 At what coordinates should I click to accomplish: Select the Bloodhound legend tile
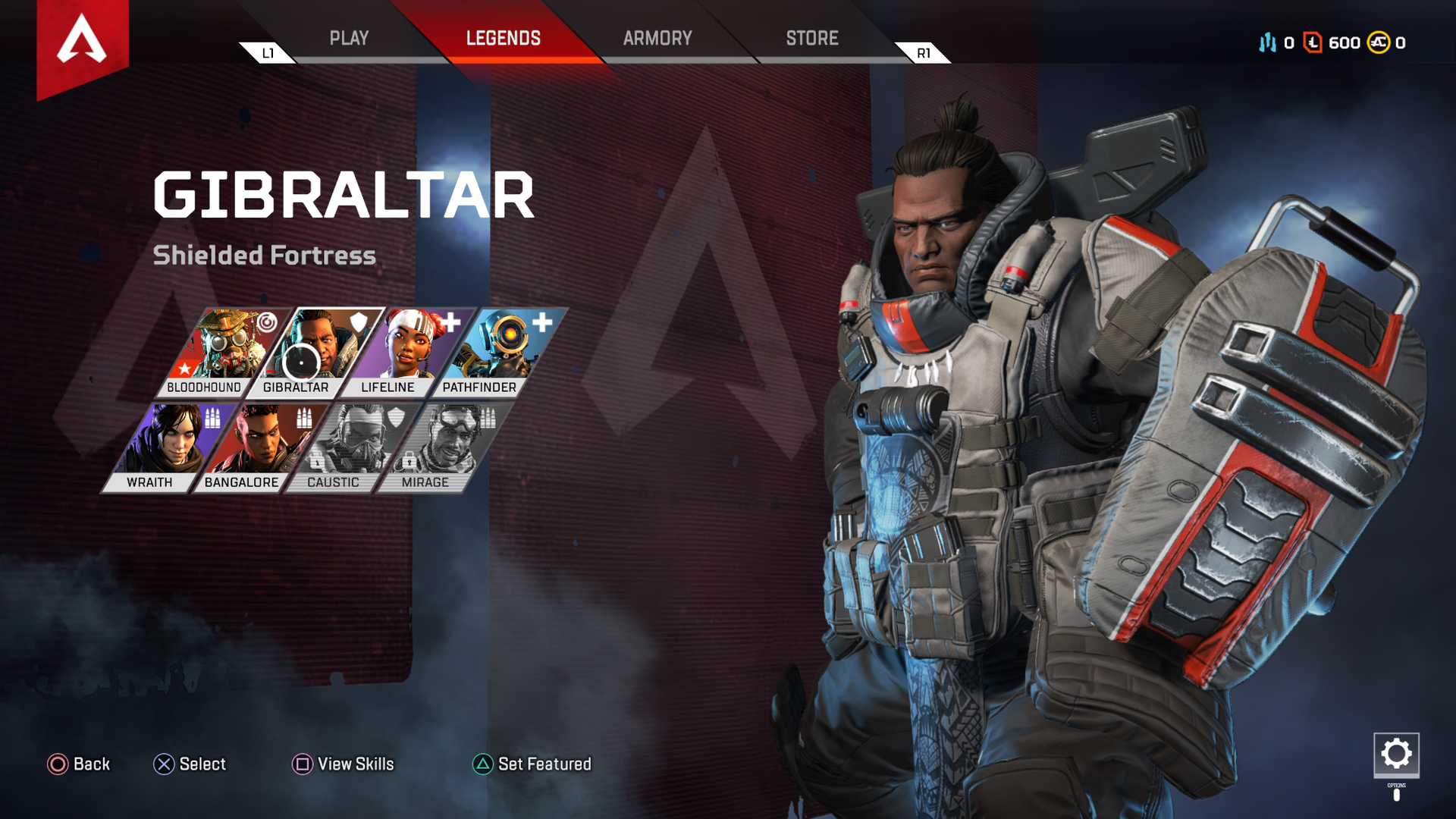220,352
